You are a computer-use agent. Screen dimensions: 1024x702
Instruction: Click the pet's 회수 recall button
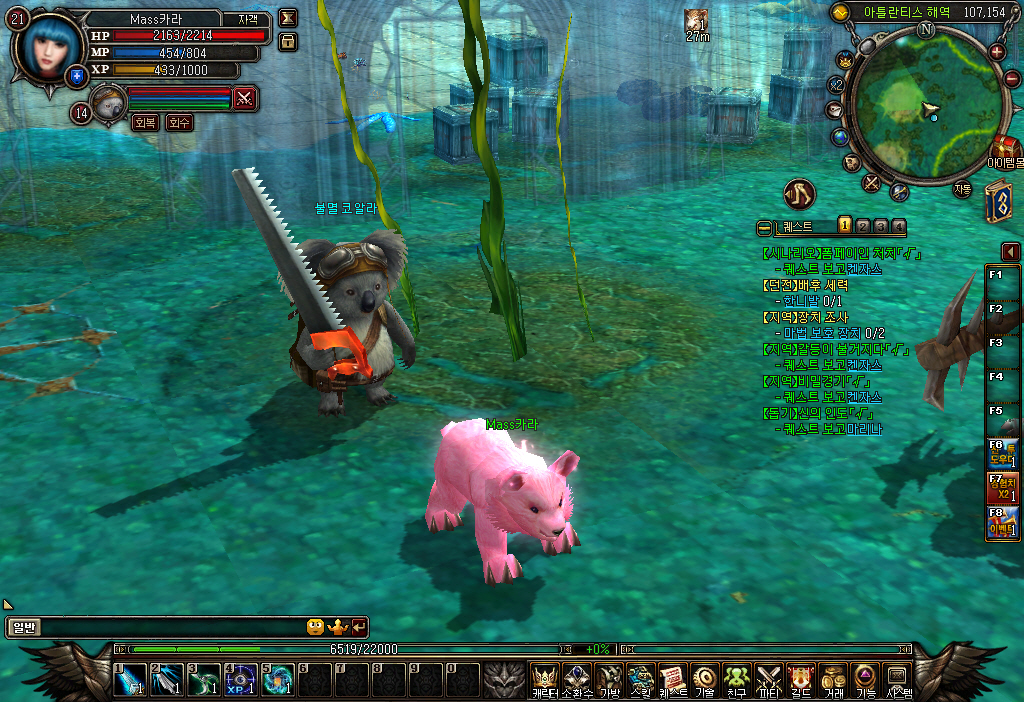(179, 122)
